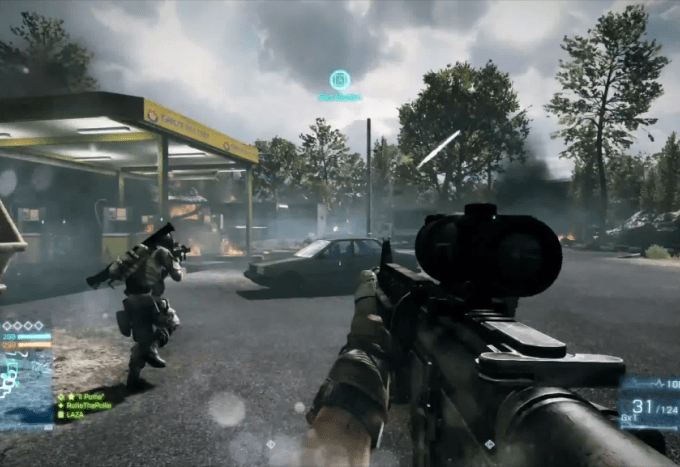This screenshot has width=680, height=467.
Task: Select squad member RolloThePollo in the squad list
Action: 87,405
